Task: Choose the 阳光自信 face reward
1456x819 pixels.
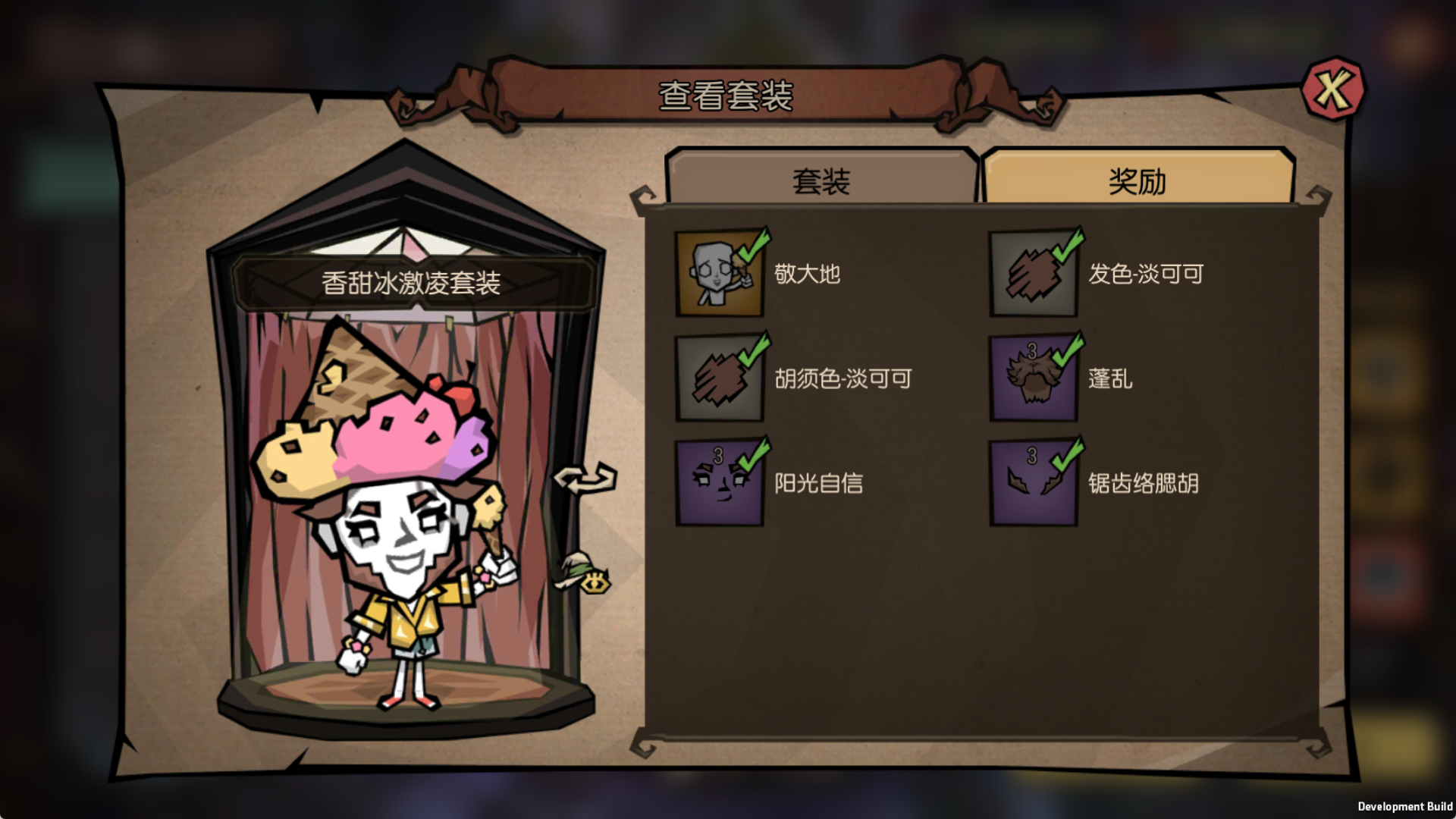Action: [x=720, y=483]
